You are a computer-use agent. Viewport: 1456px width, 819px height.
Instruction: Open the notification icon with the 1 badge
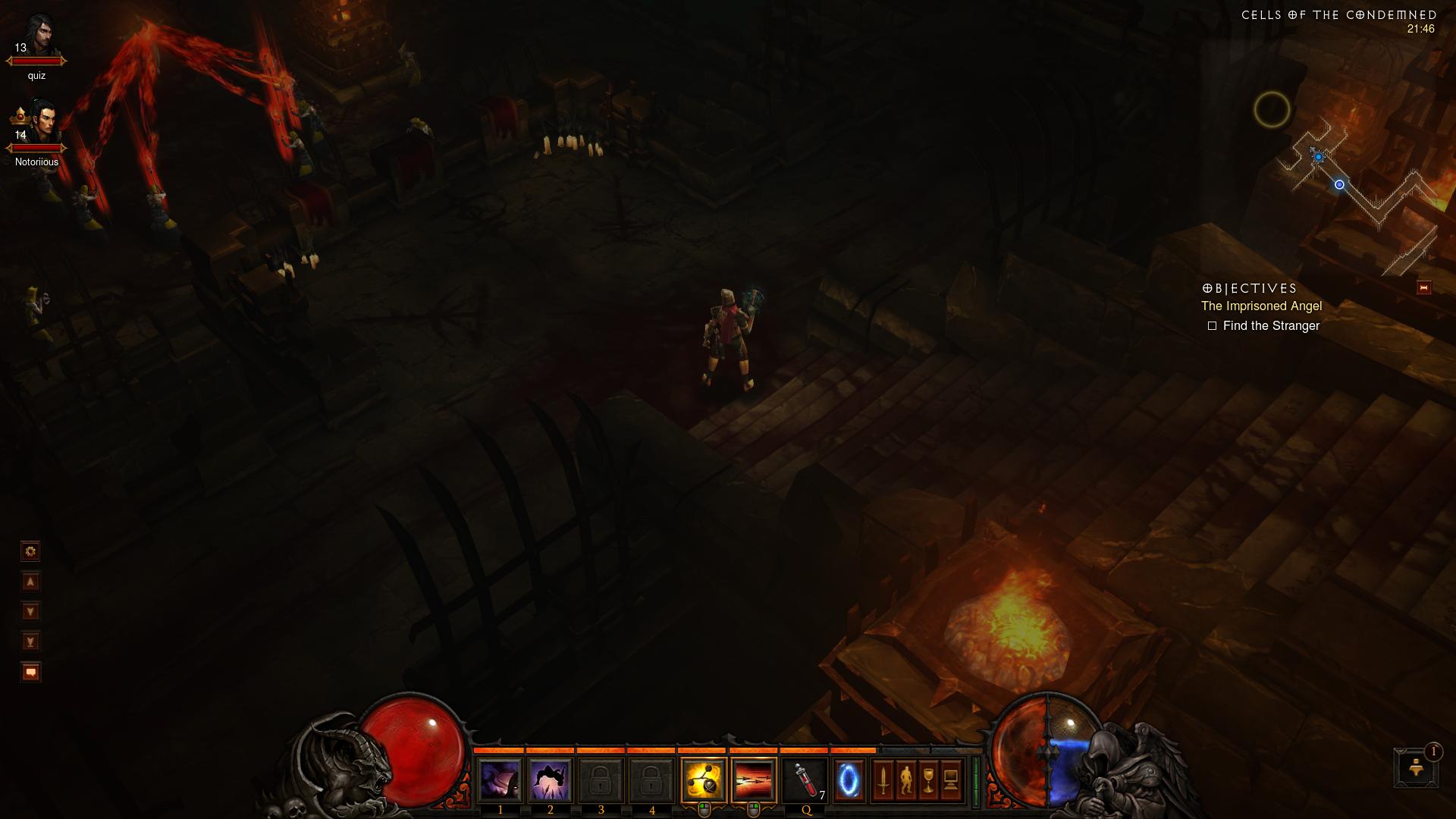tap(1415, 767)
